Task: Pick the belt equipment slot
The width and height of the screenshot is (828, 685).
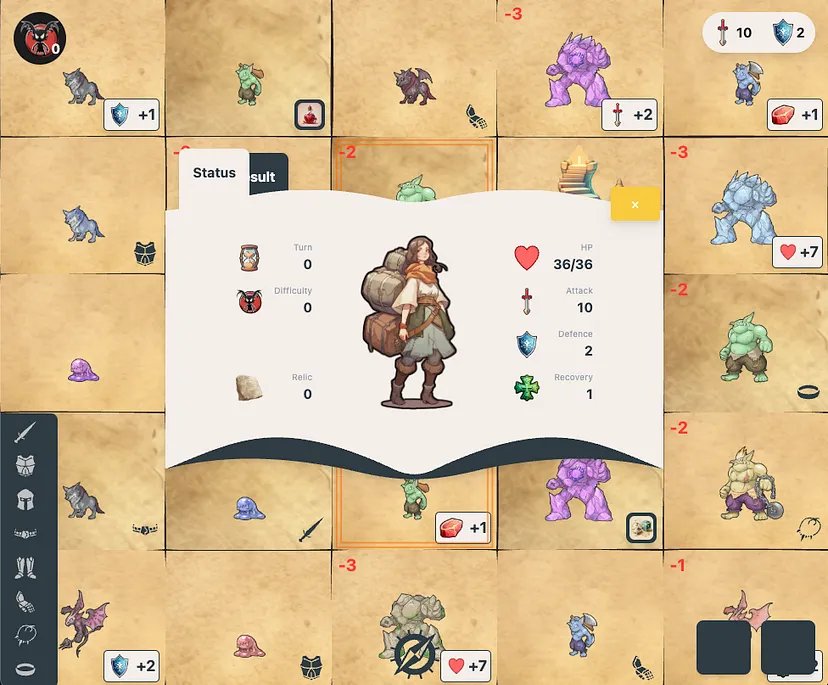Action: point(26,534)
